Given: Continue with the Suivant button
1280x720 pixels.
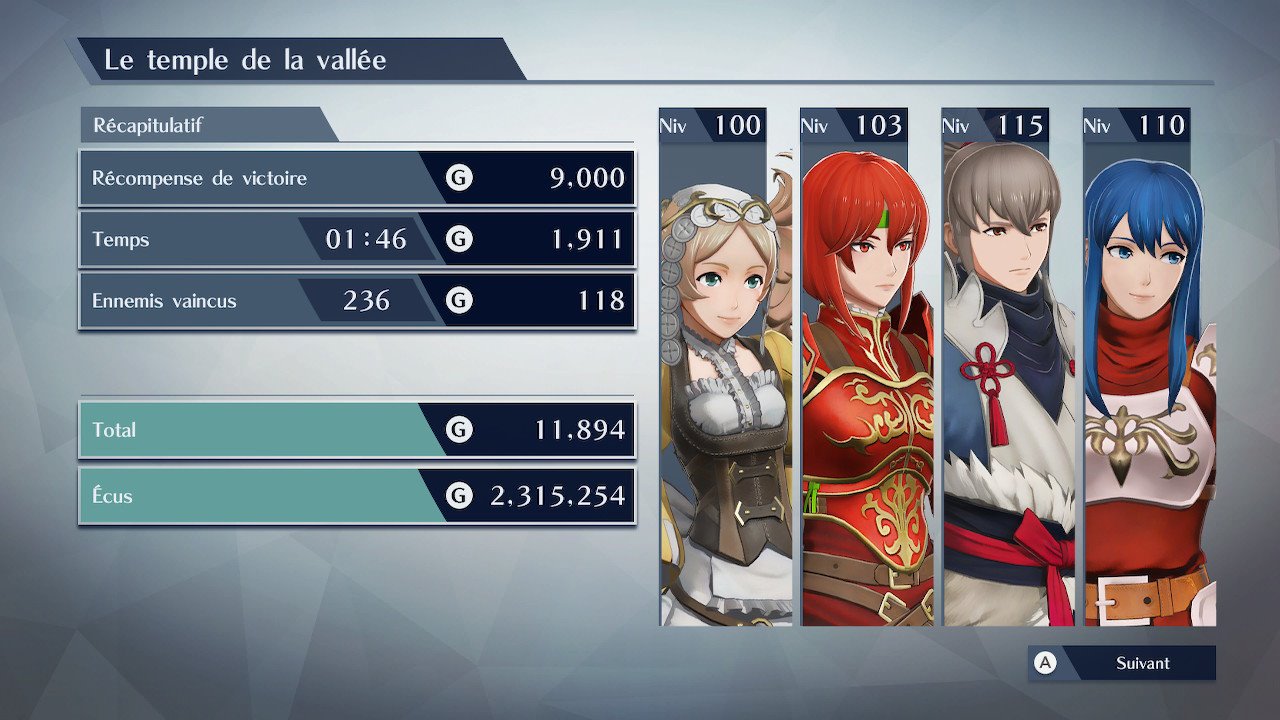Looking at the screenshot, I should 1123,663.
